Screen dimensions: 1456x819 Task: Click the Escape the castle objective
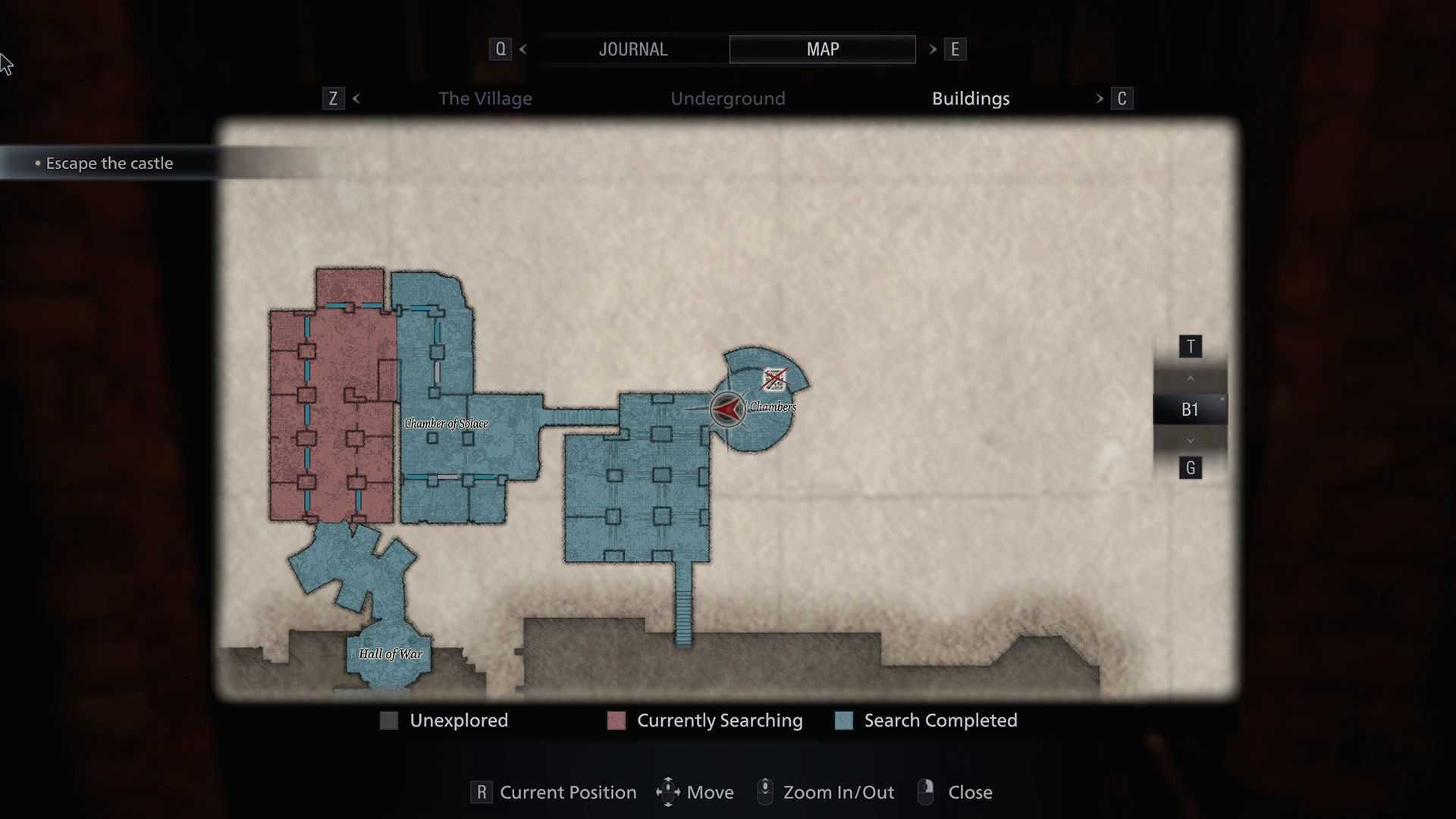[x=109, y=163]
